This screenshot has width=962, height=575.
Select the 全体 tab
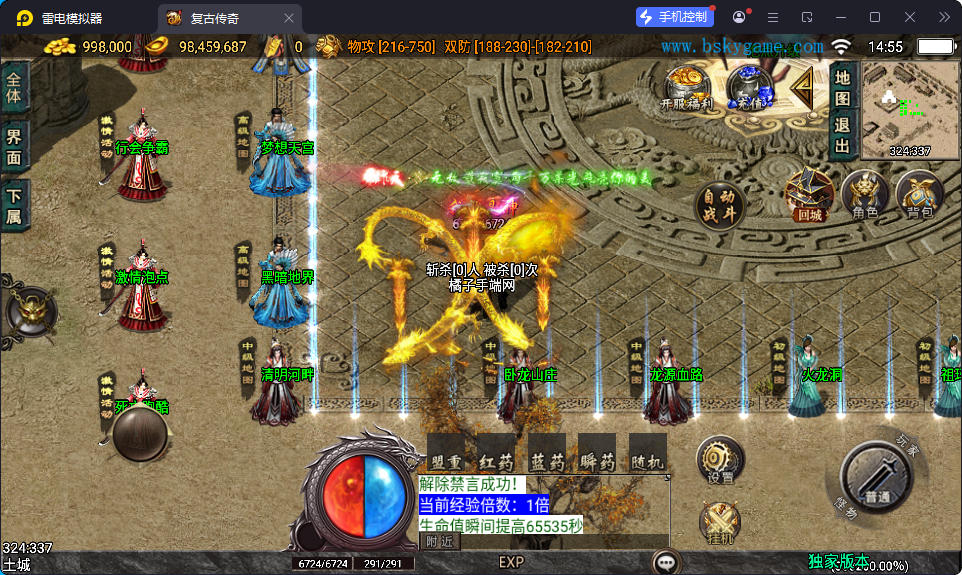click(x=14, y=88)
